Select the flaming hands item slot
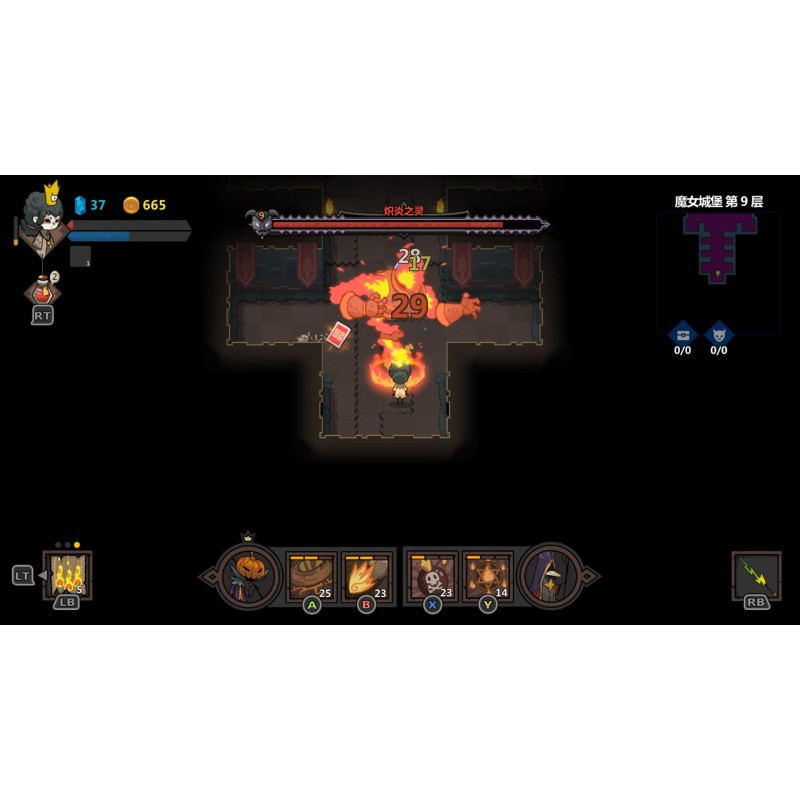Image resolution: width=800 pixels, height=800 pixels. pos(68,575)
